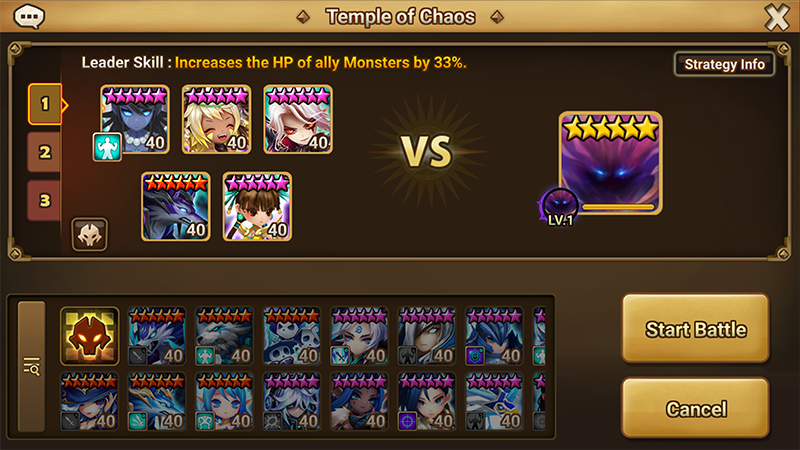Cancel the battle setup
The height and width of the screenshot is (450, 800).
click(695, 409)
